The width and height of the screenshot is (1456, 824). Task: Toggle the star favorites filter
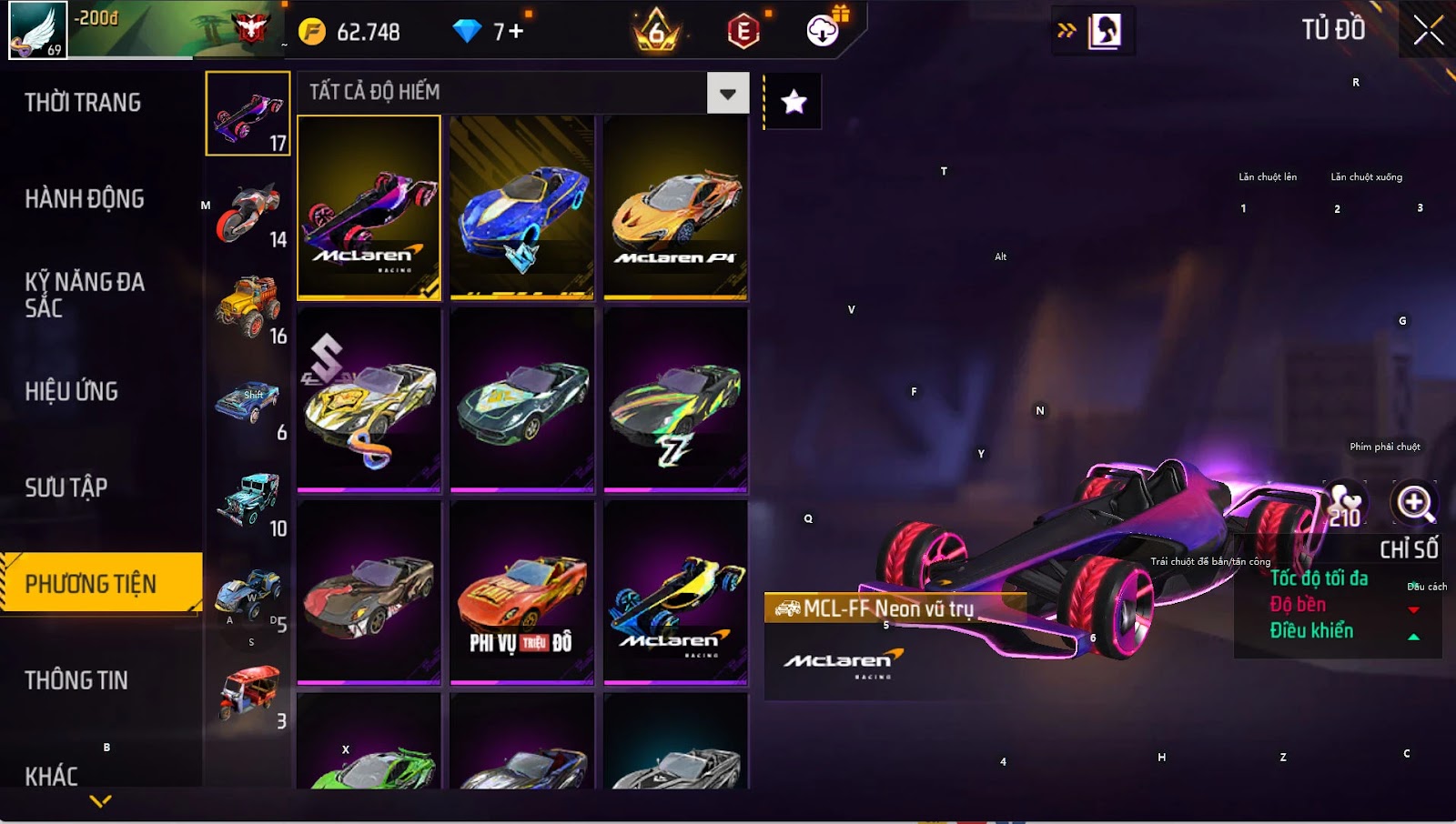[x=794, y=102]
